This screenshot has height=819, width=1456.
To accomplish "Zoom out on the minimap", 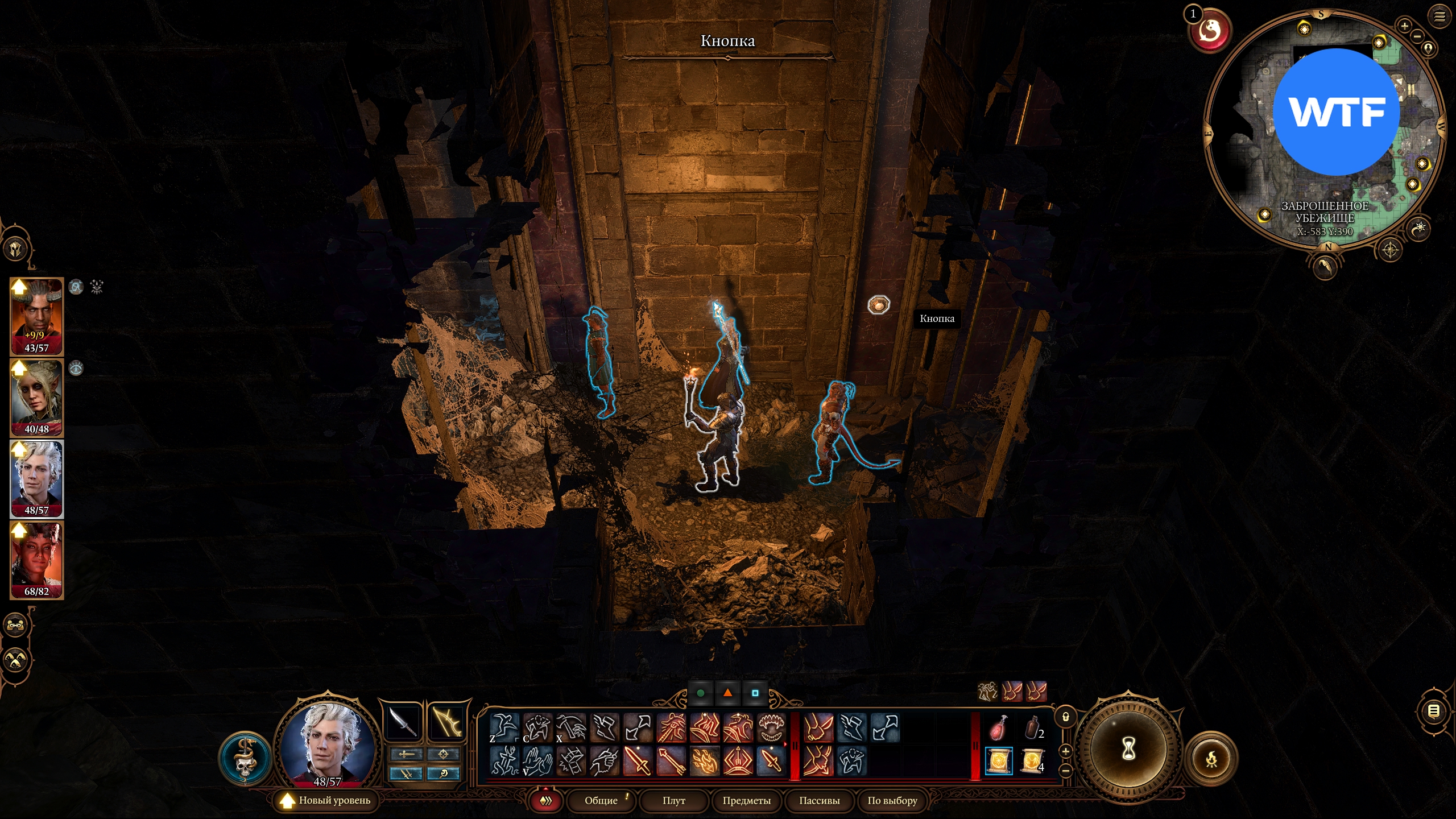I will pos(1417,36).
